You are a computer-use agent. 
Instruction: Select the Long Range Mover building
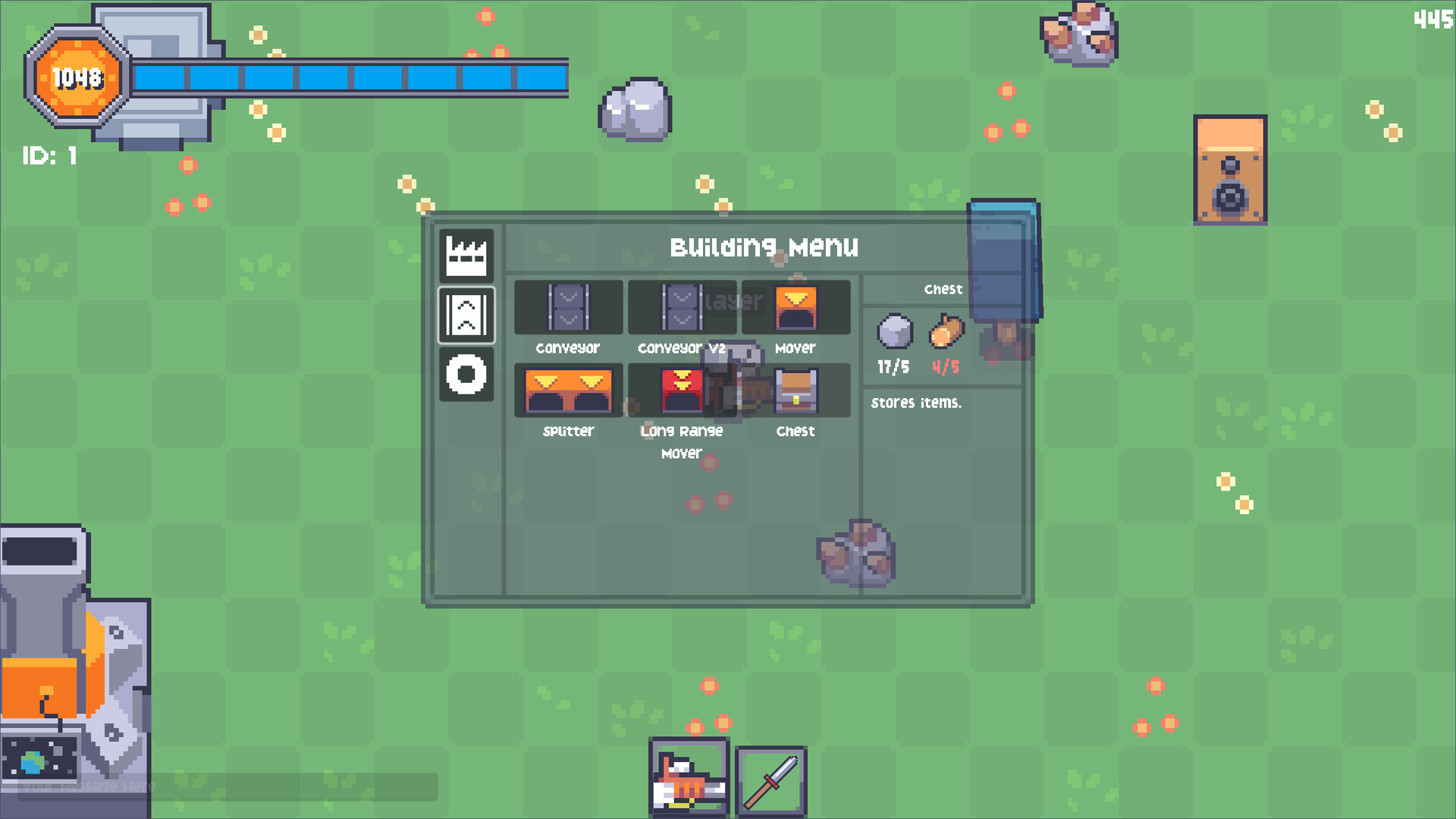(x=681, y=390)
